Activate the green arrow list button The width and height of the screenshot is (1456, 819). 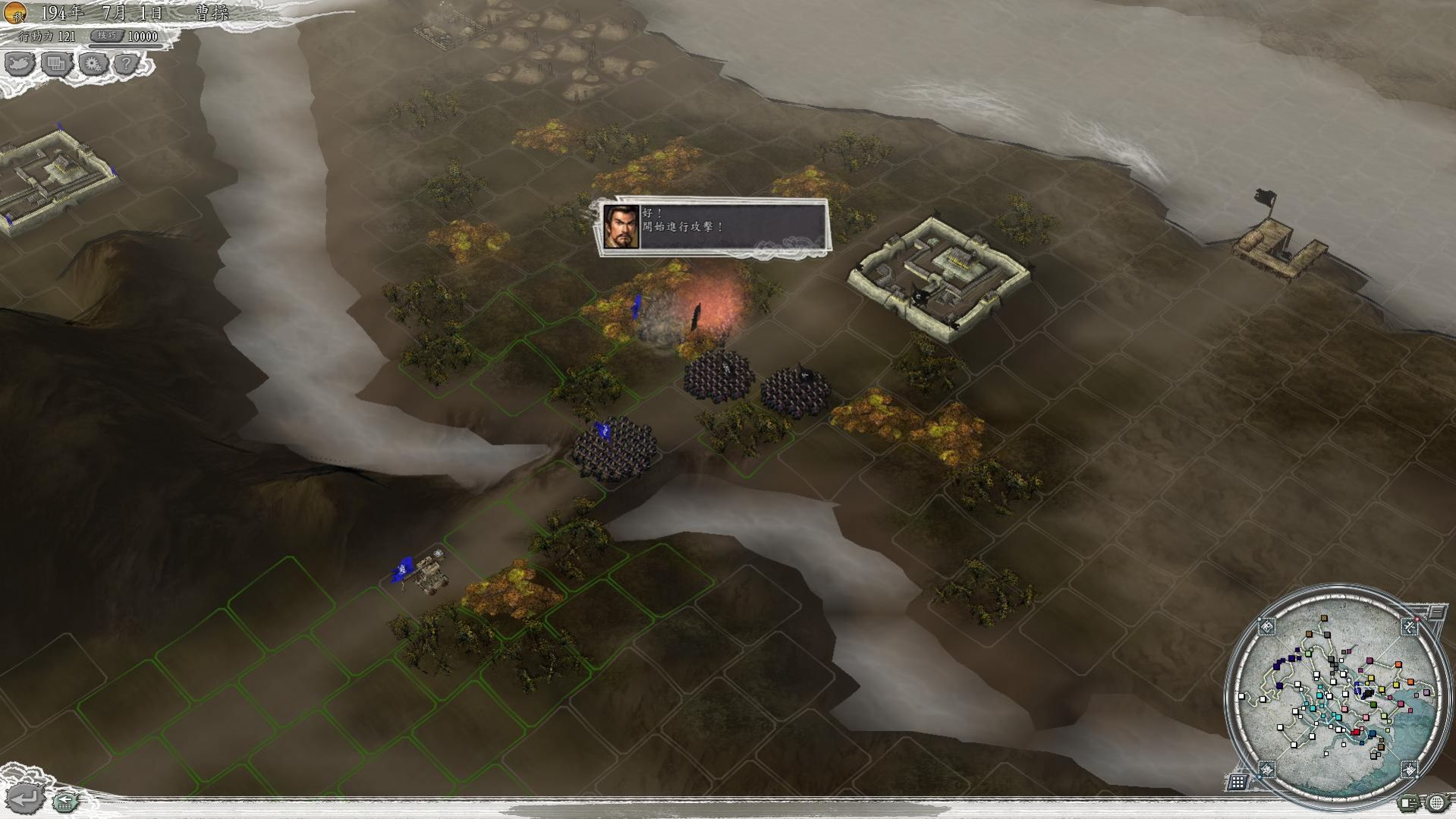66,800
